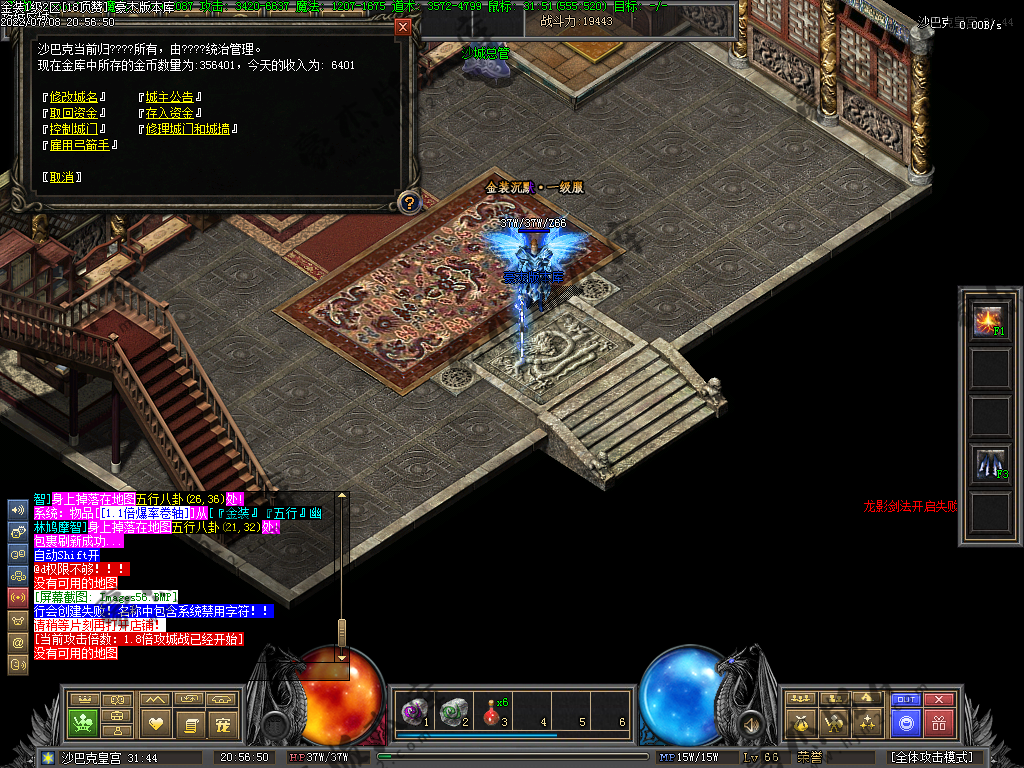Select 取回资金 to withdraw funds
The width and height of the screenshot is (1024, 768).
coord(75,113)
